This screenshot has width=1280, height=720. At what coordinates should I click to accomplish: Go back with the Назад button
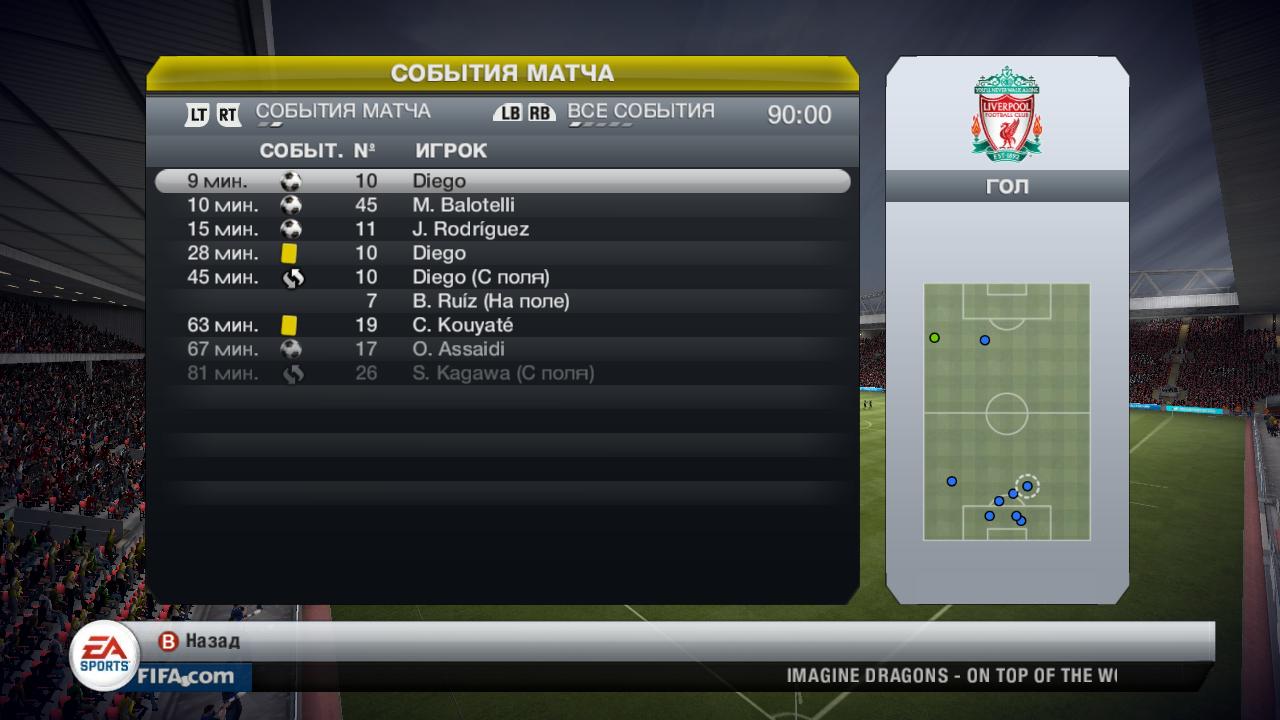pyautogui.click(x=200, y=641)
